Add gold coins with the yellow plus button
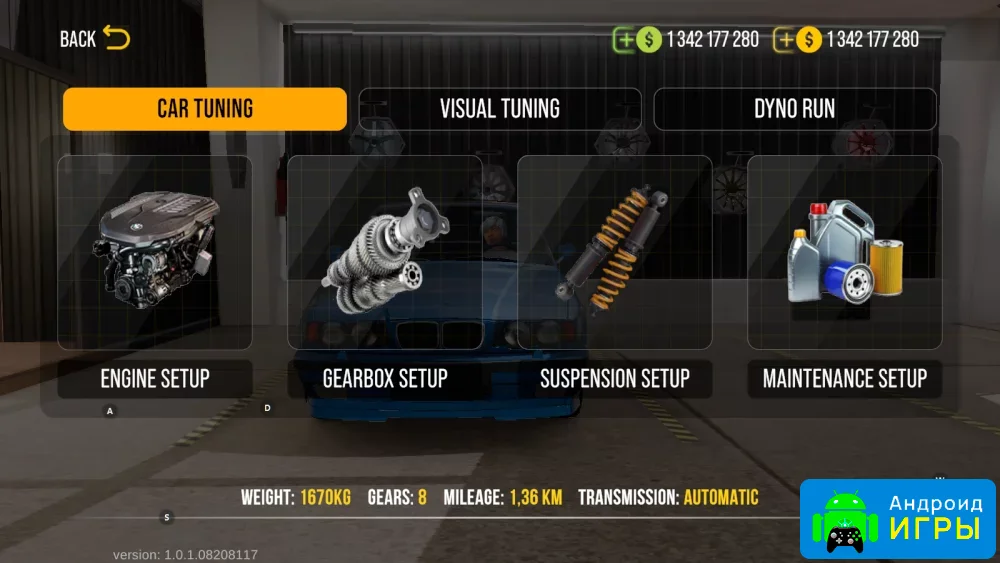The width and height of the screenshot is (1000, 563). 787,40
